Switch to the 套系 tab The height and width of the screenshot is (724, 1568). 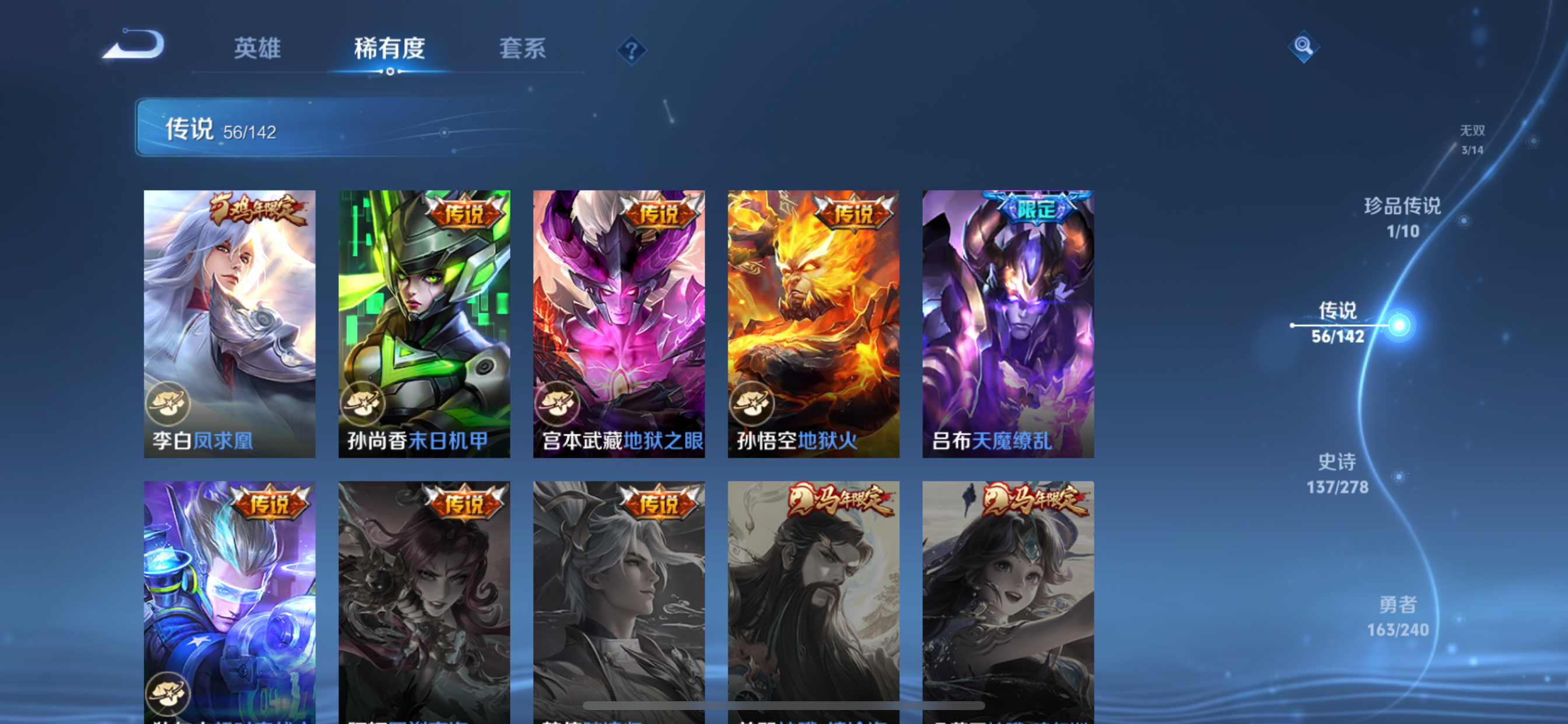point(522,48)
